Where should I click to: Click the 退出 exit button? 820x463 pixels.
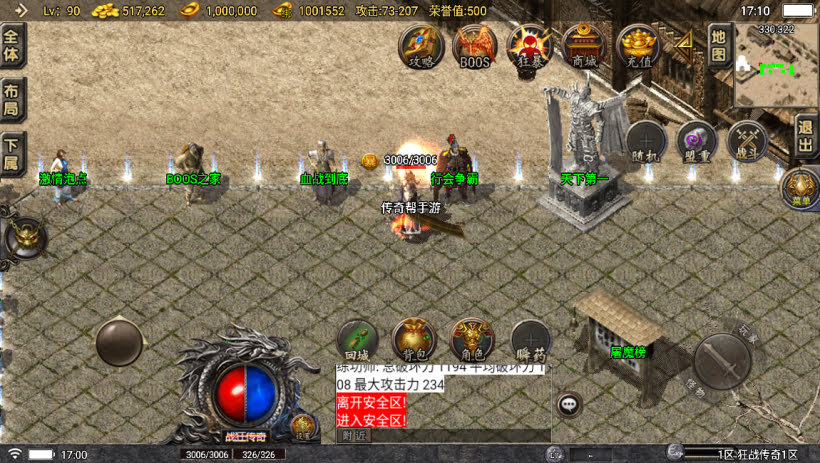tap(806, 137)
